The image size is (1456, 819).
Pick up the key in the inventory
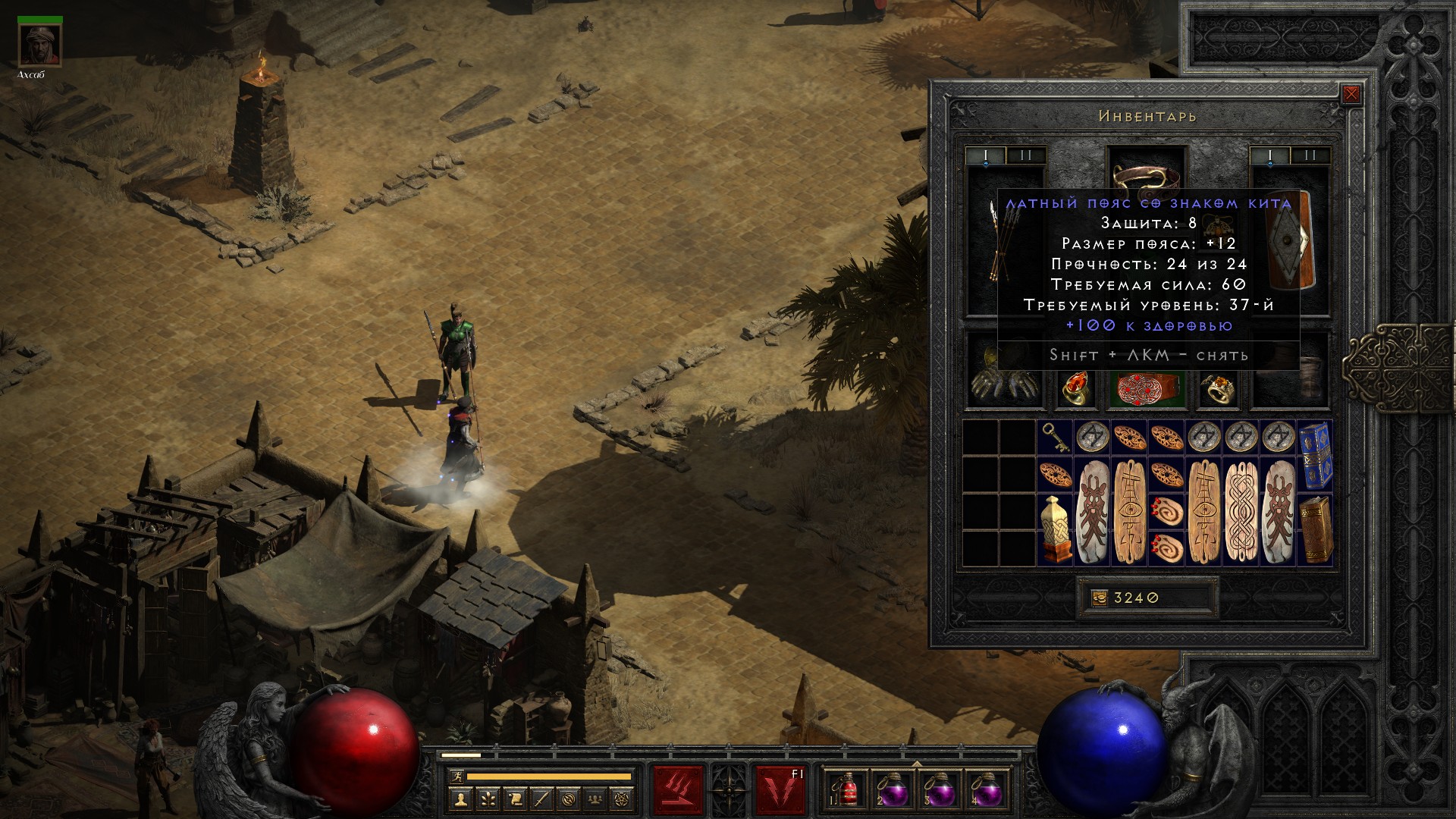(1055, 438)
